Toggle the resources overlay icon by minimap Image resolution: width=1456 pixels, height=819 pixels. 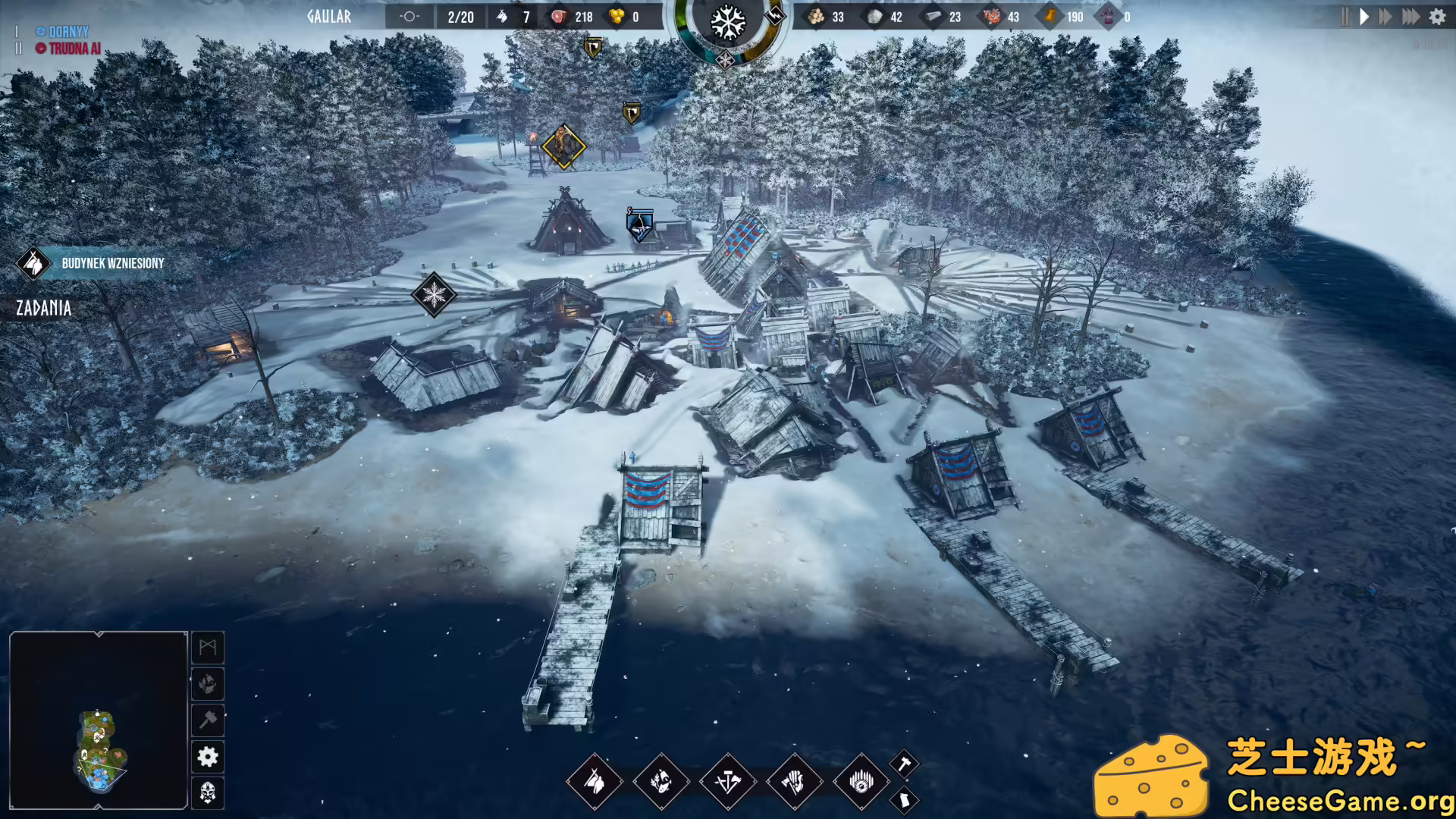(x=208, y=684)
